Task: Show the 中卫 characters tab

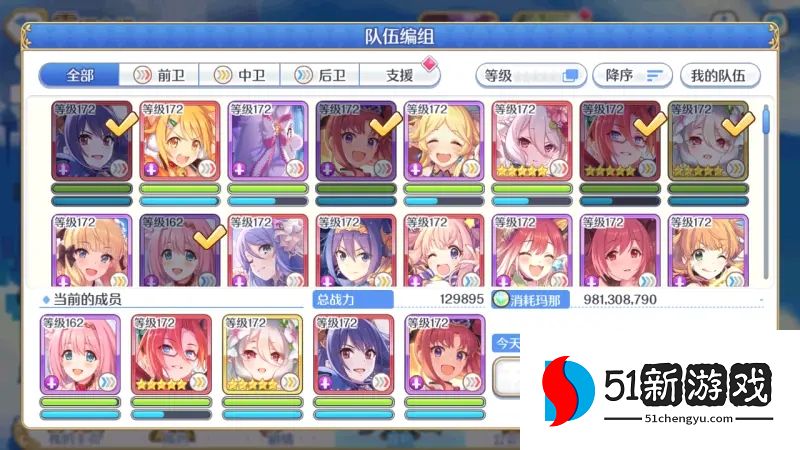Action: click(x=238, y=75)
